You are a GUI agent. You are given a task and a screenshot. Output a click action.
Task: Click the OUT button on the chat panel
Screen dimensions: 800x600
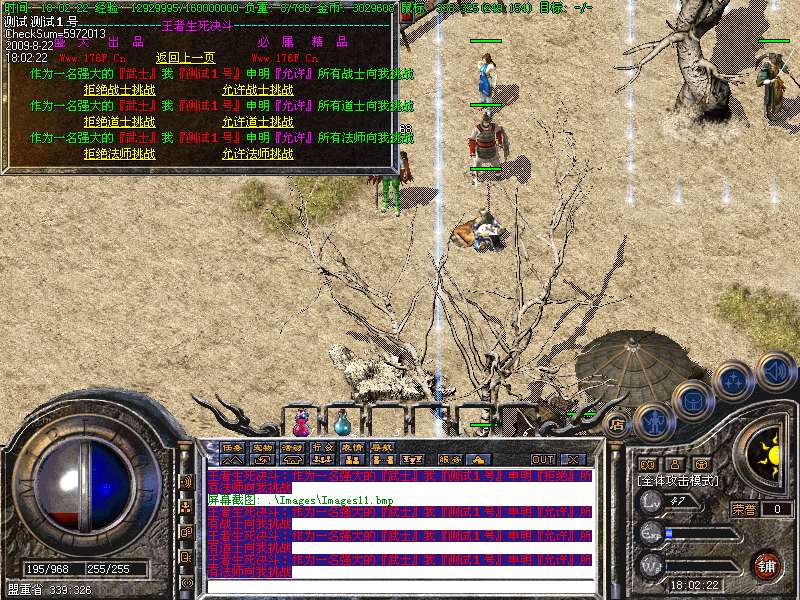[543, 459]
